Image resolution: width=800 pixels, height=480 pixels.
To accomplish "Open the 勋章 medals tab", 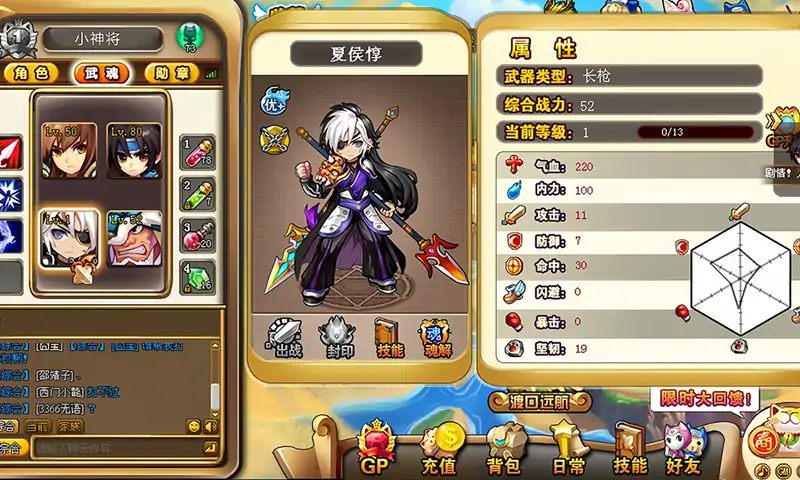I will pos(171,73).
